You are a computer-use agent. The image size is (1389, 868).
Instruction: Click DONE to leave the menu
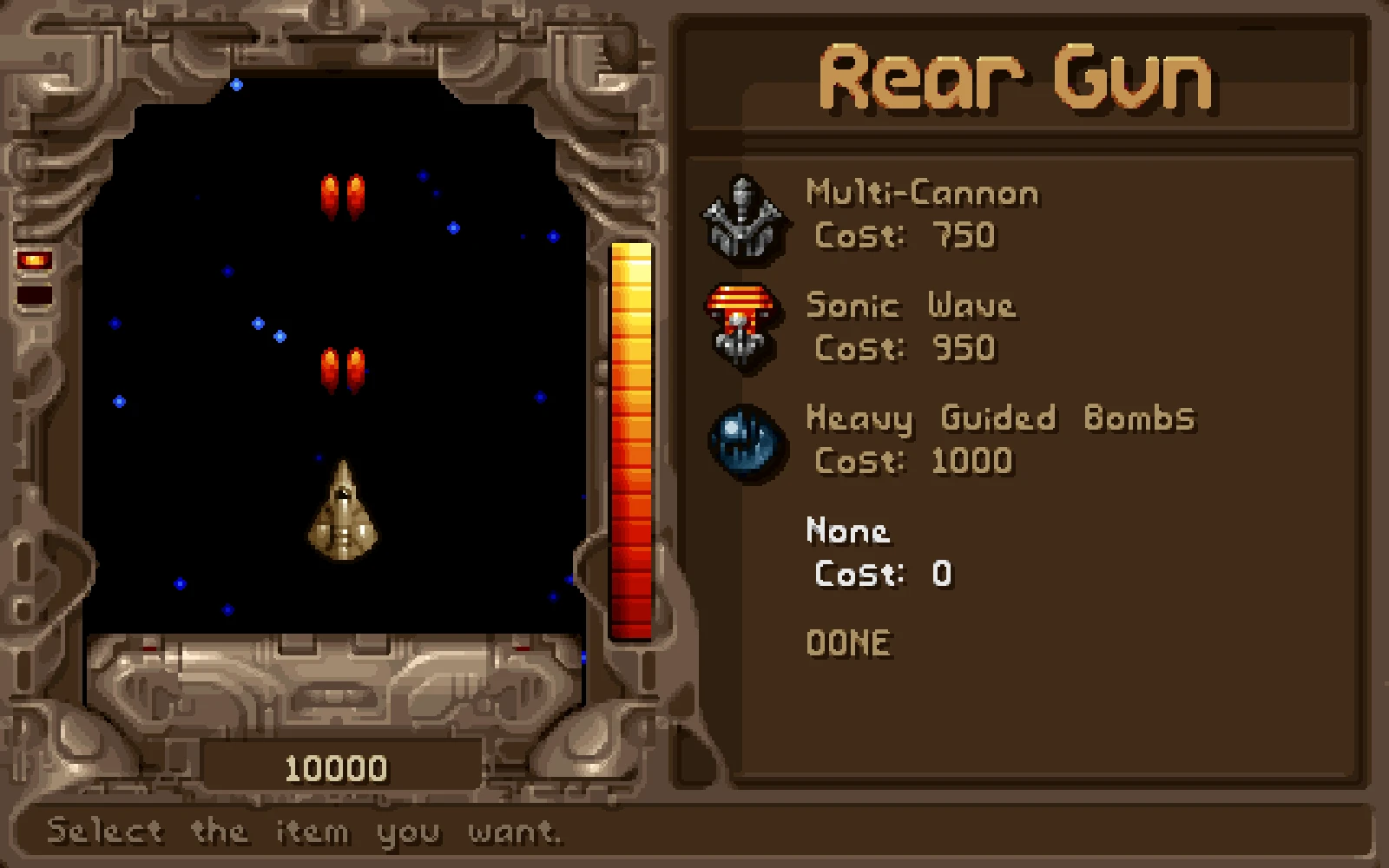pyautogui.click(x=848, y=643)
